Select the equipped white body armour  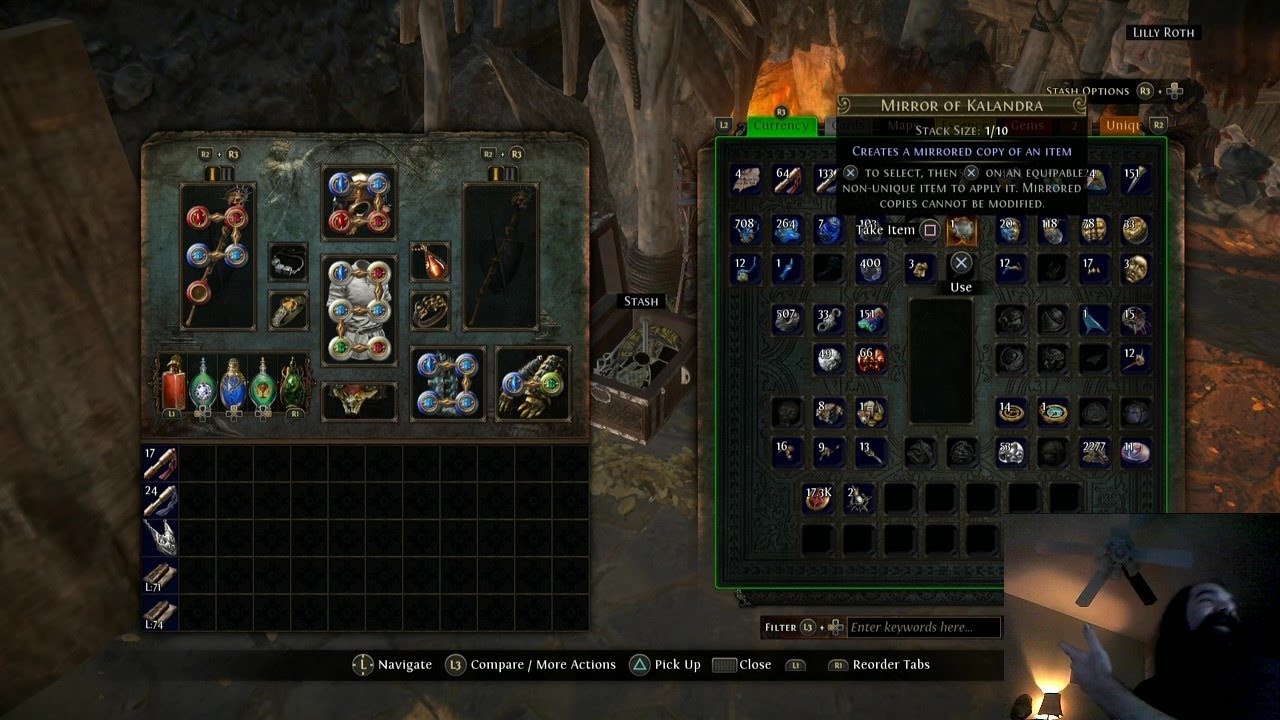click(359, 311)
